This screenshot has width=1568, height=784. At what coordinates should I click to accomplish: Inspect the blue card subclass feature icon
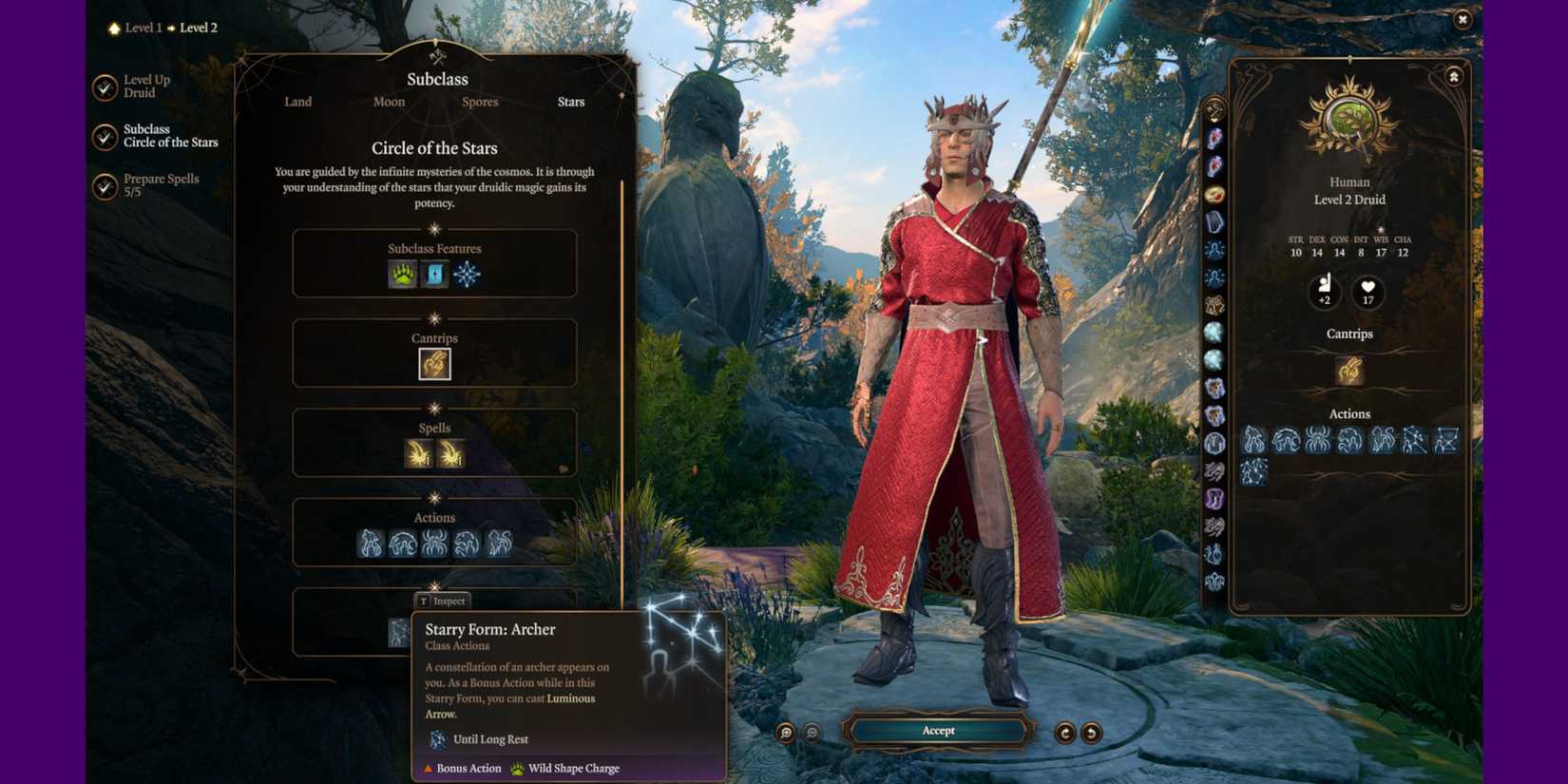(x=434, y=275)
